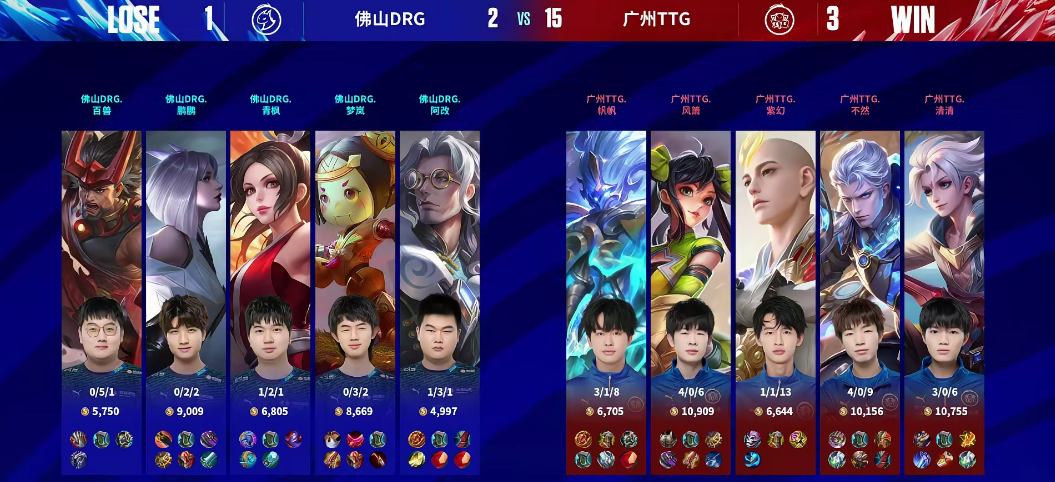Select TTG player 不然's card
This screenshot has height=482, width=1055.
point(859,300)
